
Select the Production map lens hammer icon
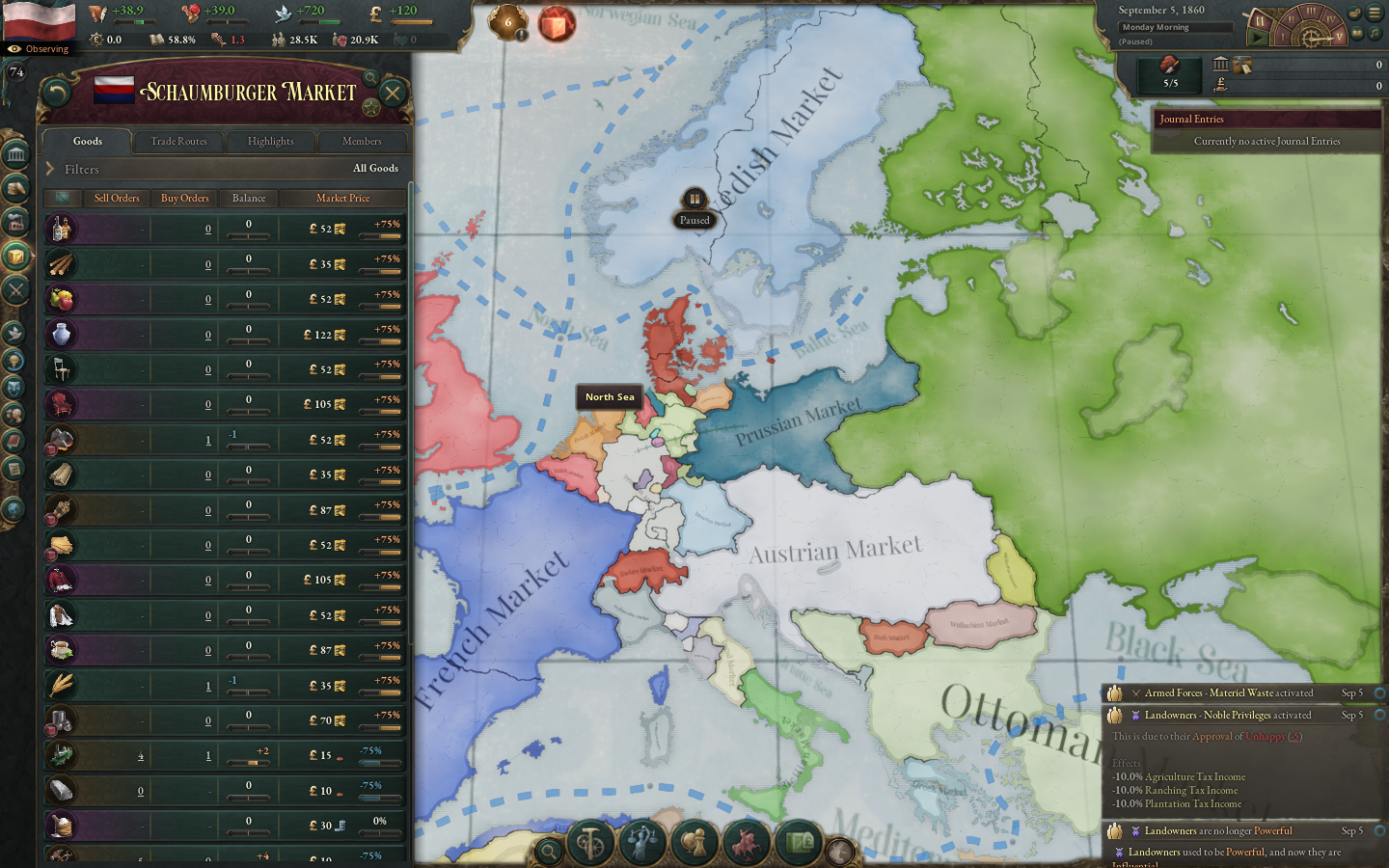tap(589, 841)
